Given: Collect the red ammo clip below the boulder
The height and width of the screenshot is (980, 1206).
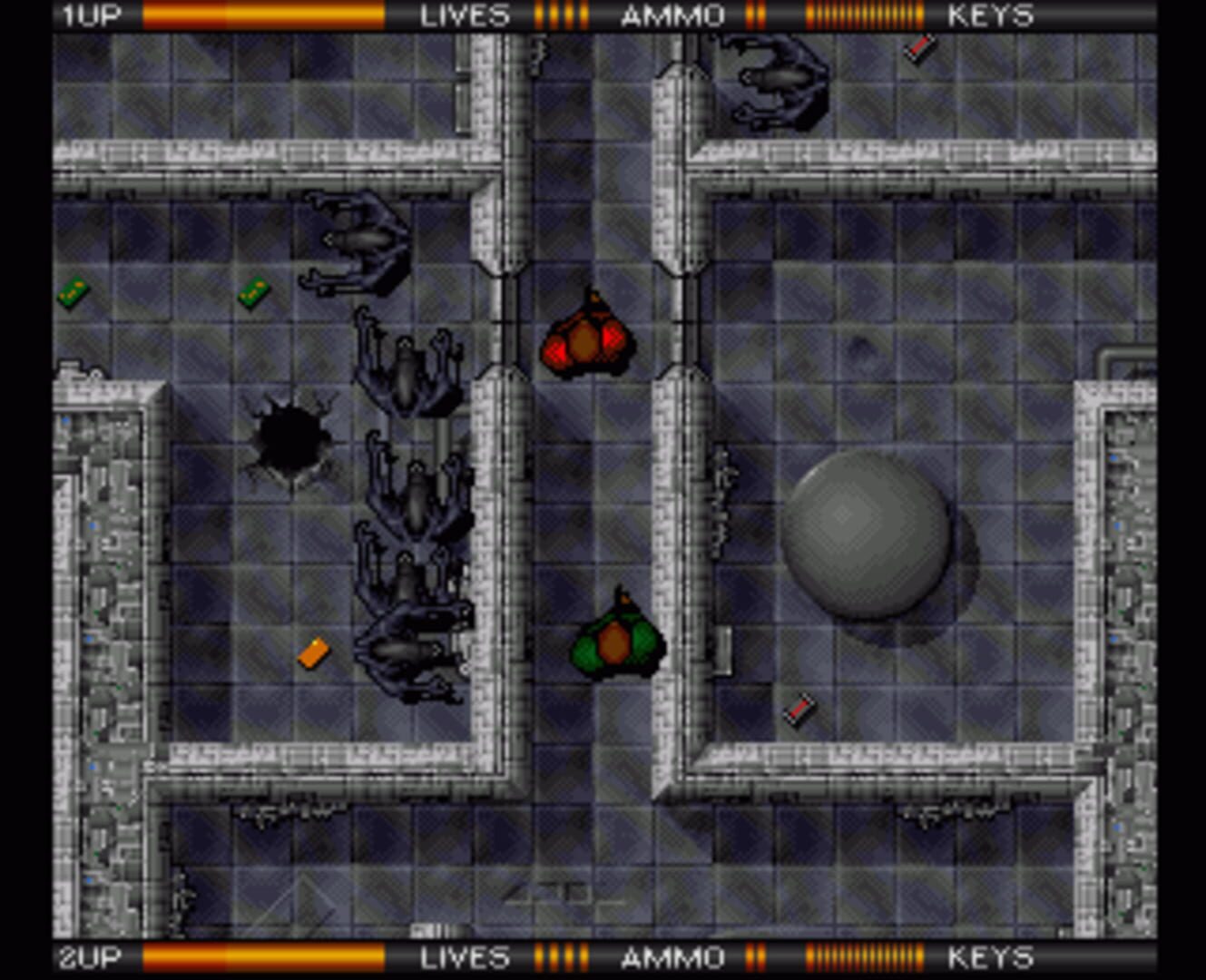Looking at the screenshot, I should pos(799,708).
